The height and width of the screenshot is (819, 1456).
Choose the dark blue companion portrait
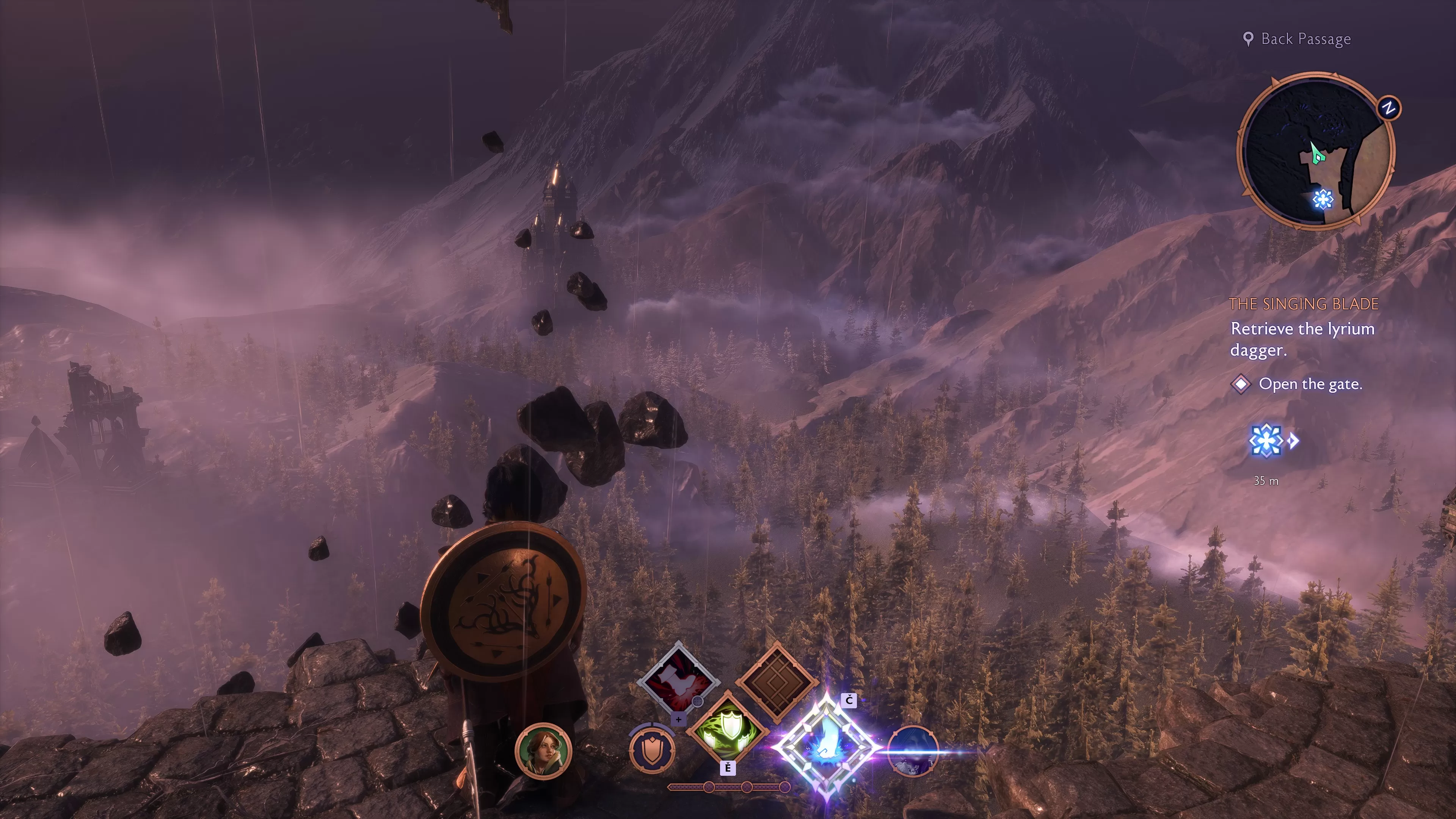tap(913, 751)
